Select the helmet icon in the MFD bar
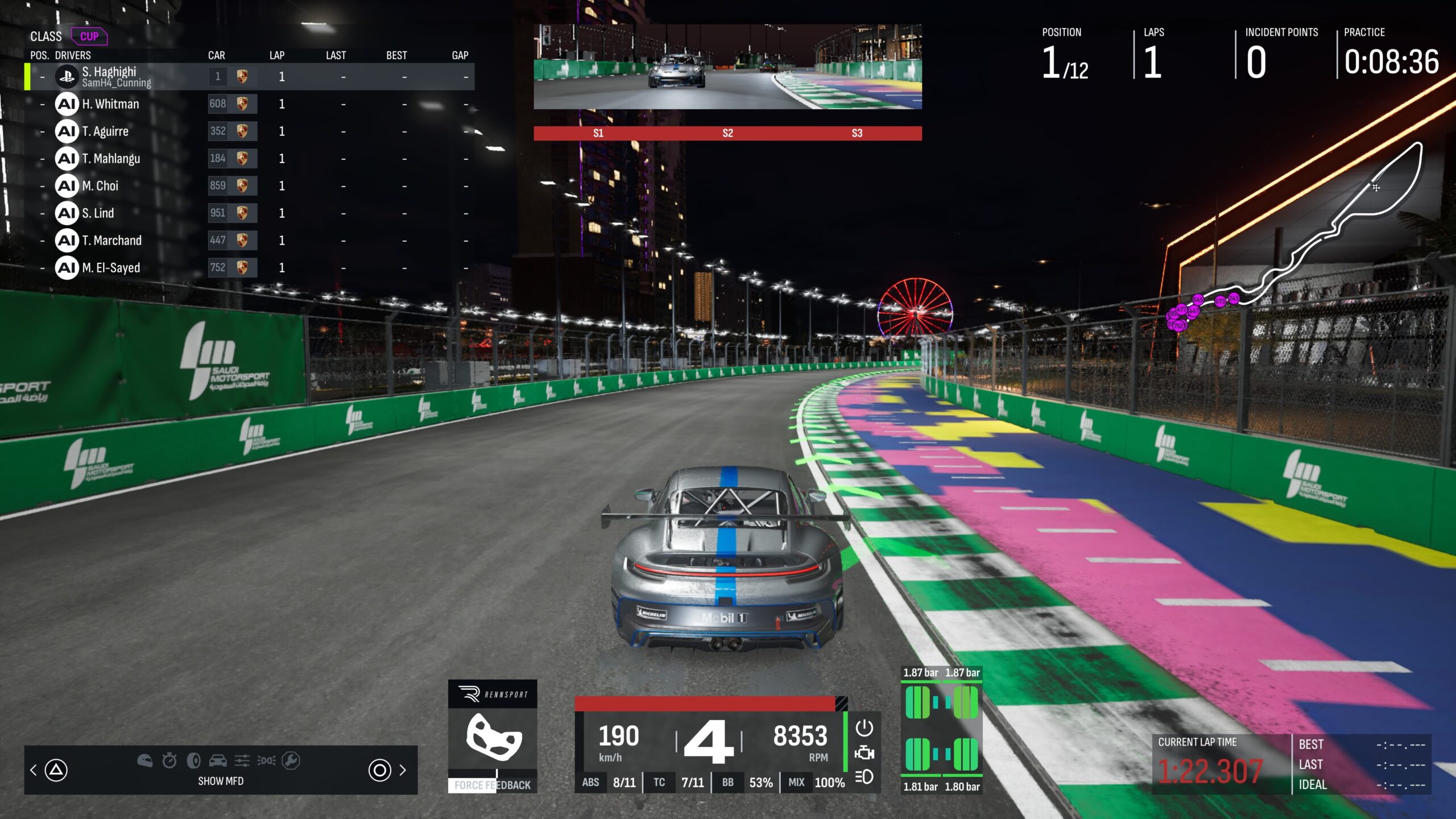This screenshot has height=819, width=1456. pos(146,762)
